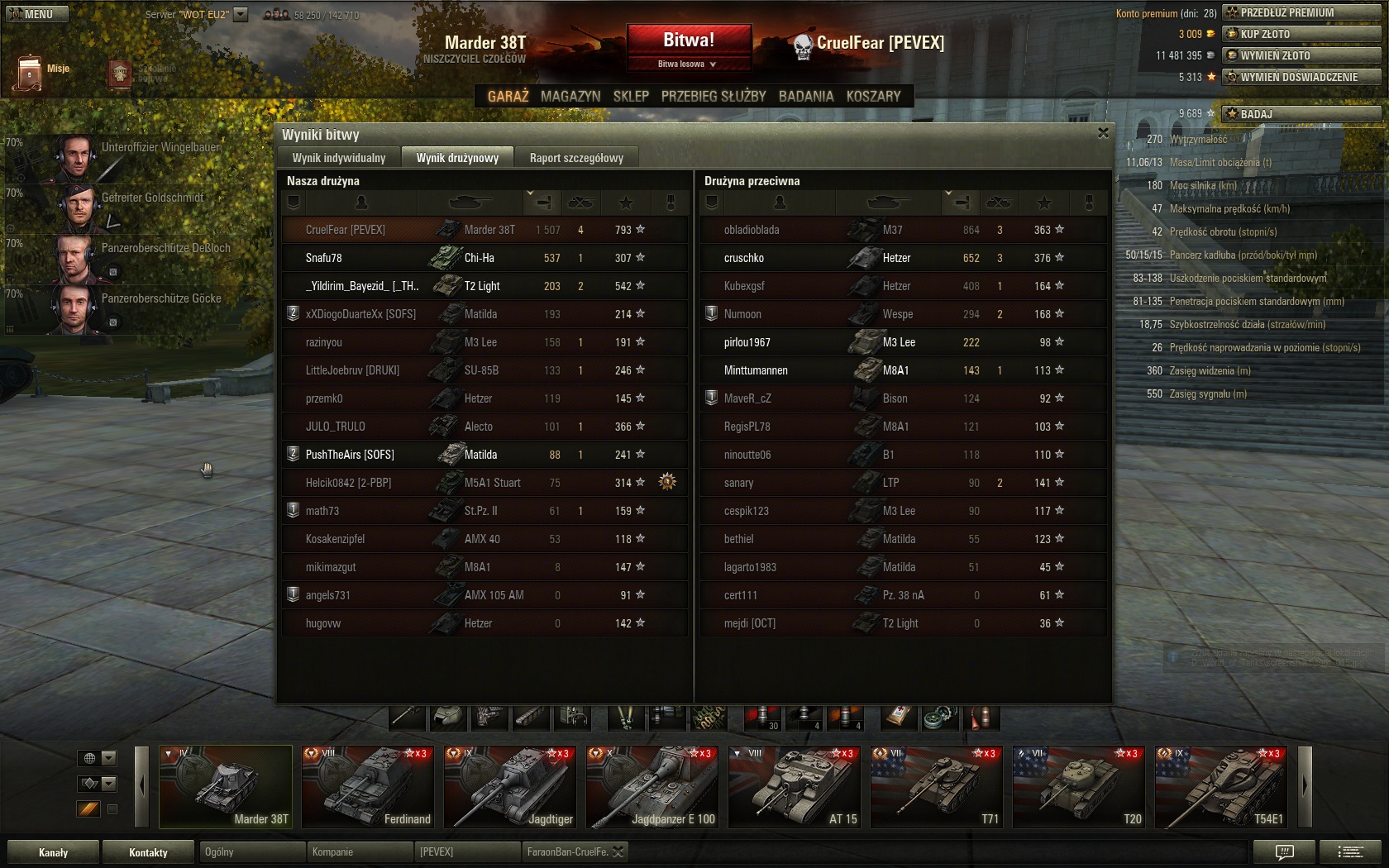
Task: Choose the T54E1 tank thumbnail
Action: 1221,786
